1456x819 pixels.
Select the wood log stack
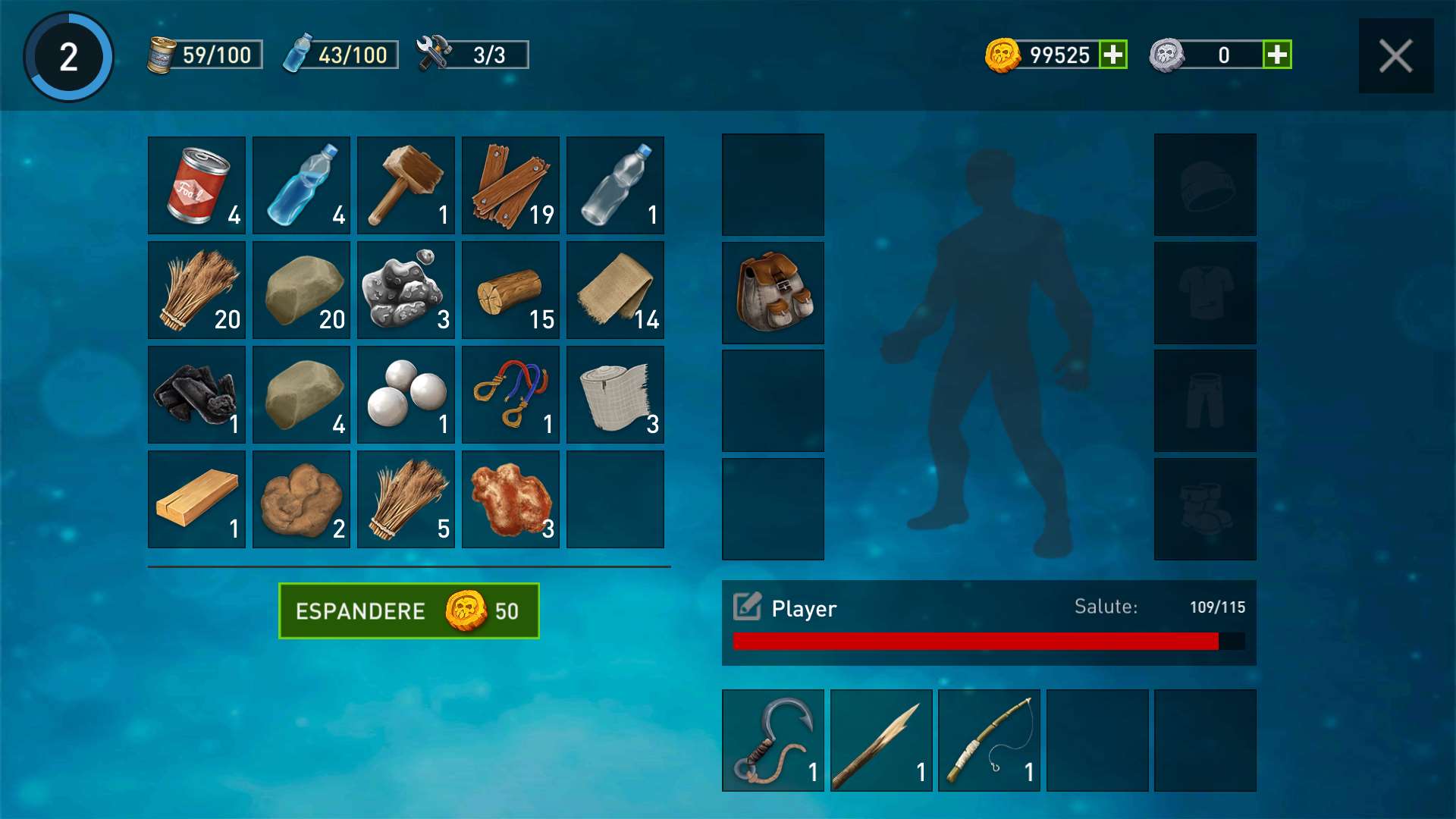[510, 290]
